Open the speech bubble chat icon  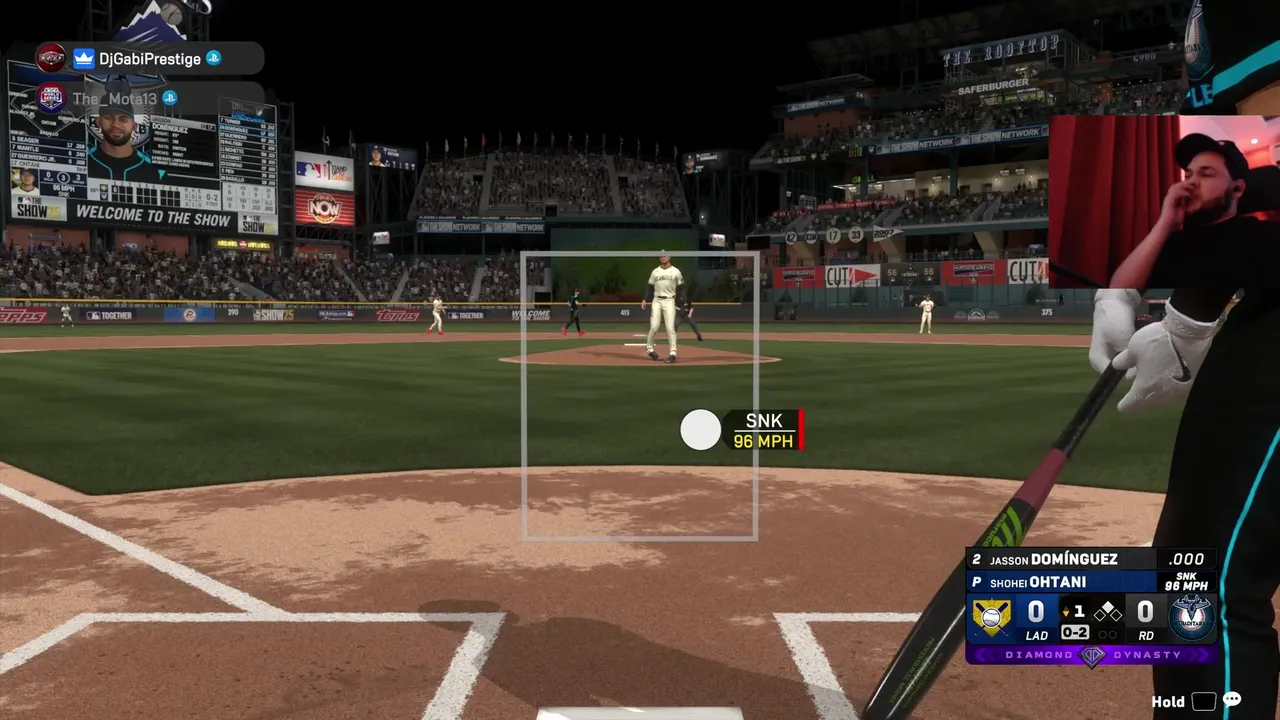click(x=1232, y=700)
